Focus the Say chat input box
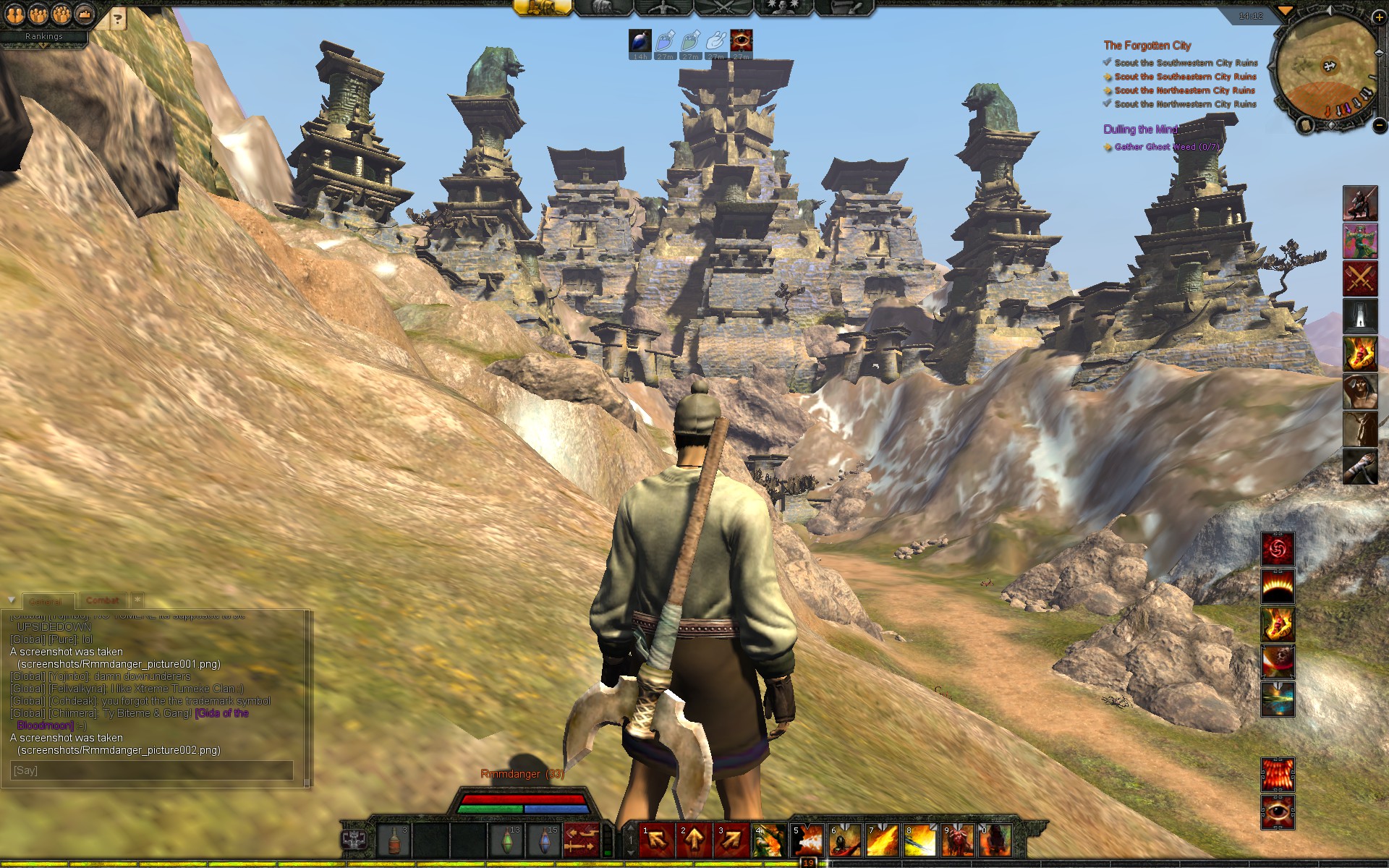The width and height of the screenshot is (1389, 868). tap(152, 770)
